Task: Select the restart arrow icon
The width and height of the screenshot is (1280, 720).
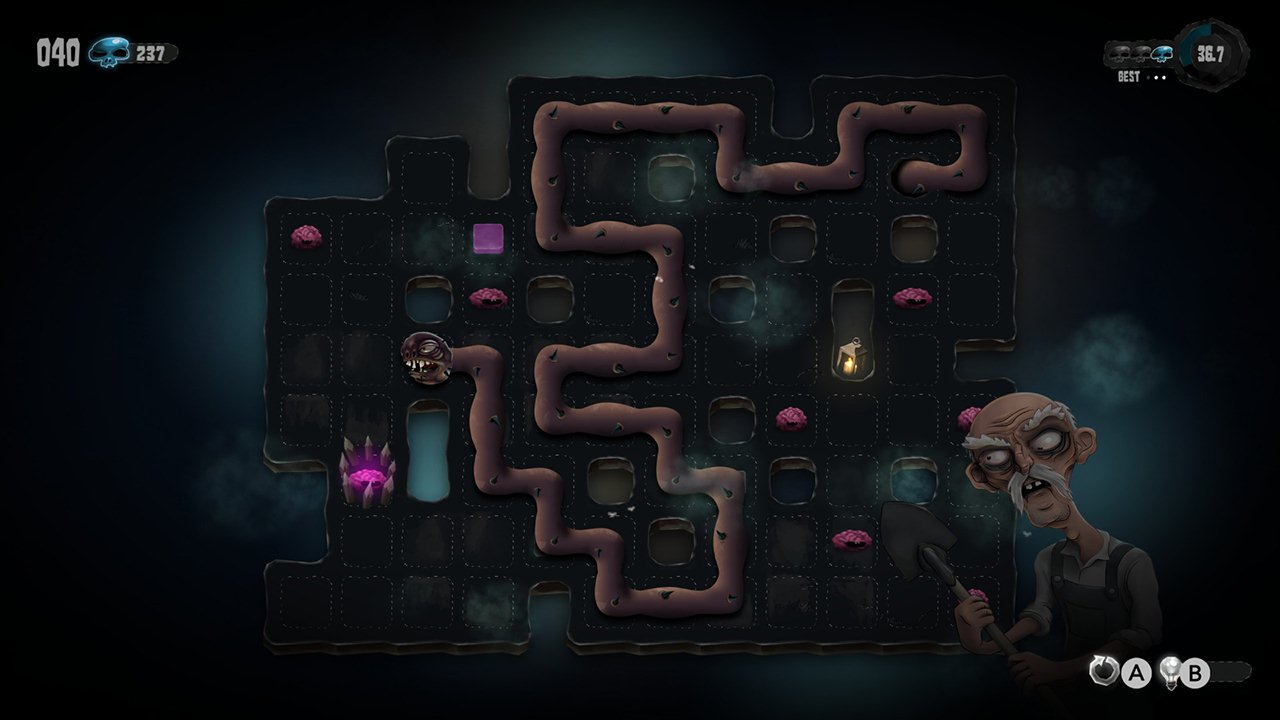Action: (1103, 670)
